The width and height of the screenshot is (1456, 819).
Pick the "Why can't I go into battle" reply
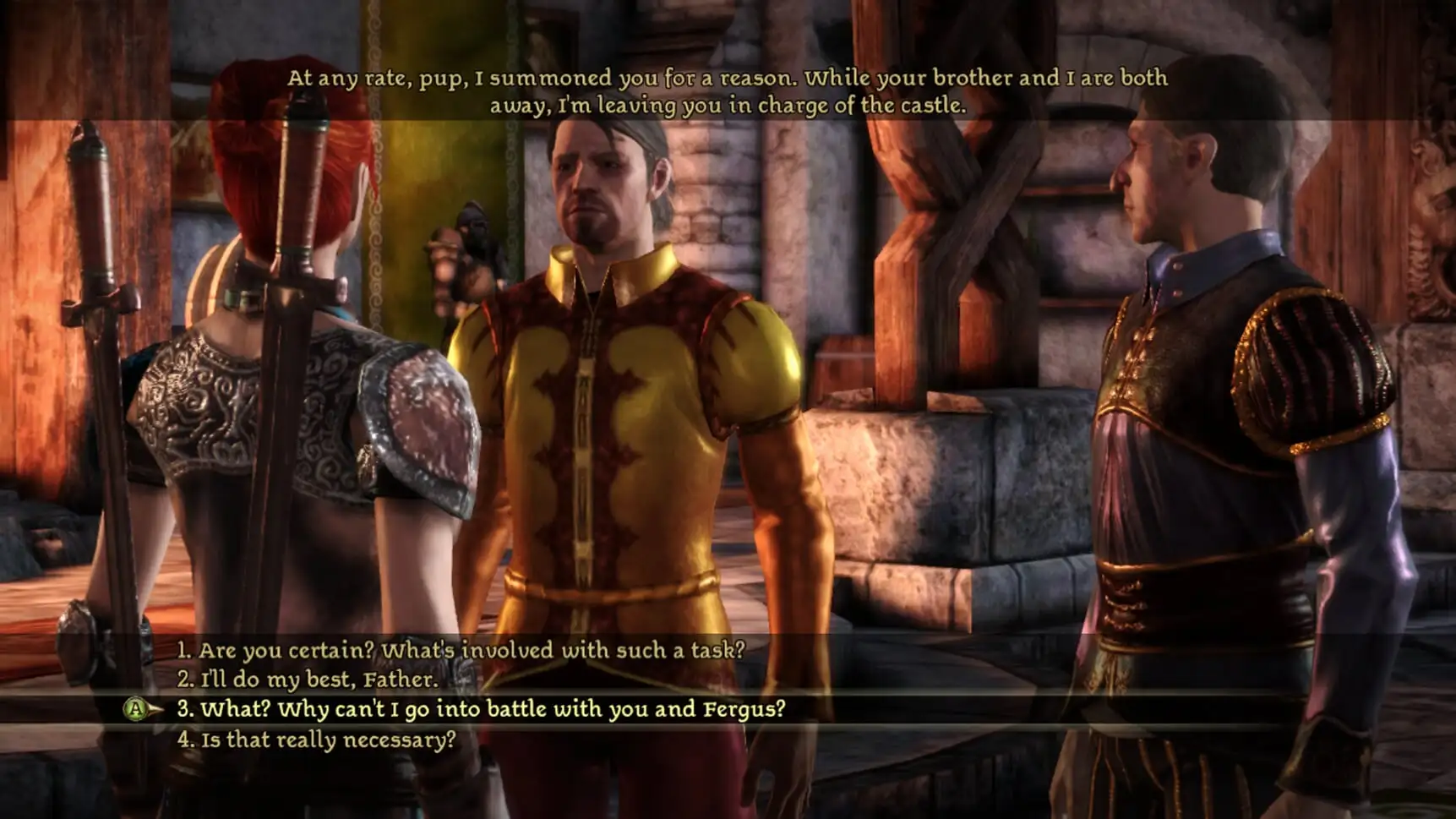481,709
